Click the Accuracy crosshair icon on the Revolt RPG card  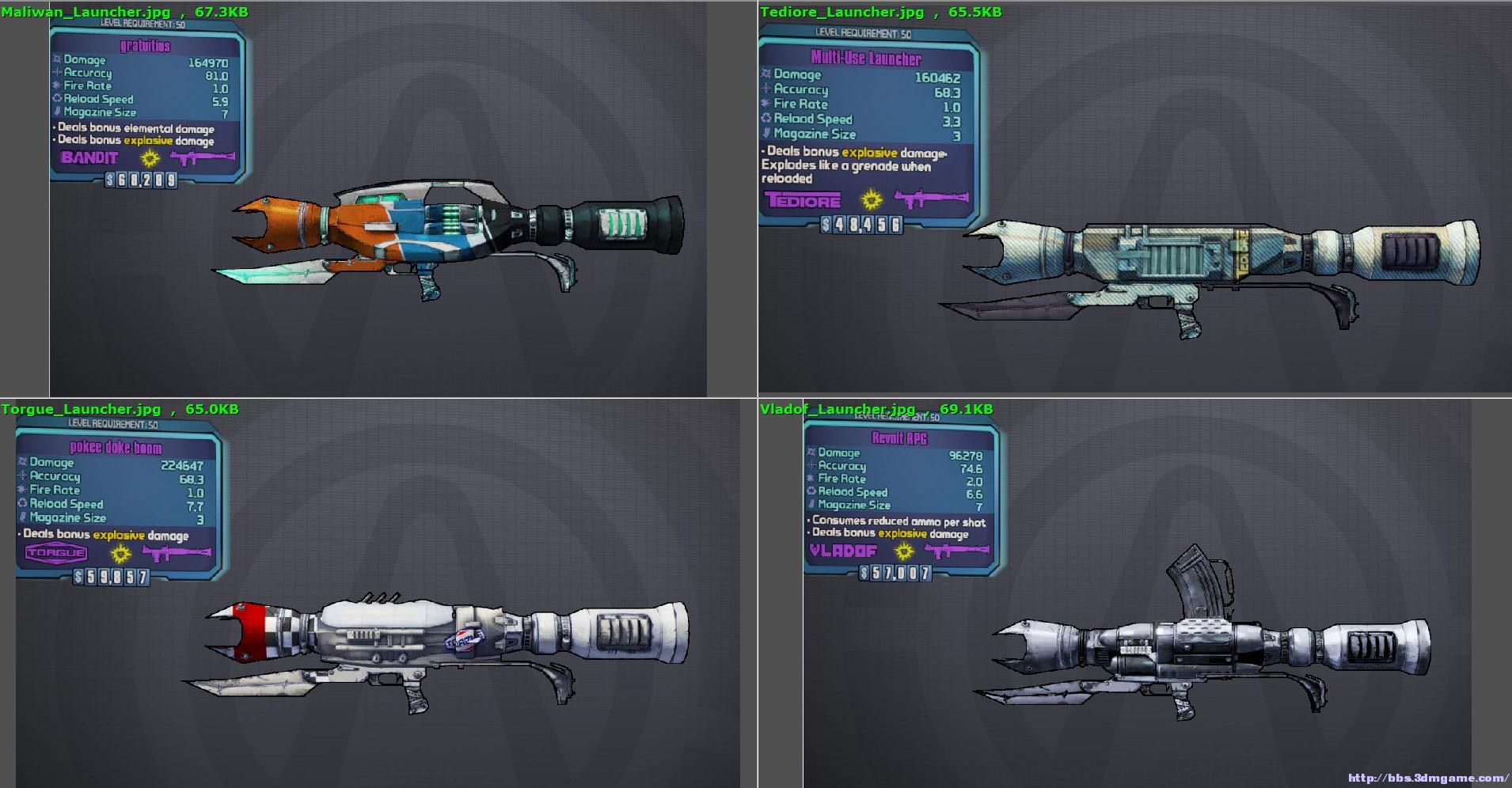tap(811, 466)
